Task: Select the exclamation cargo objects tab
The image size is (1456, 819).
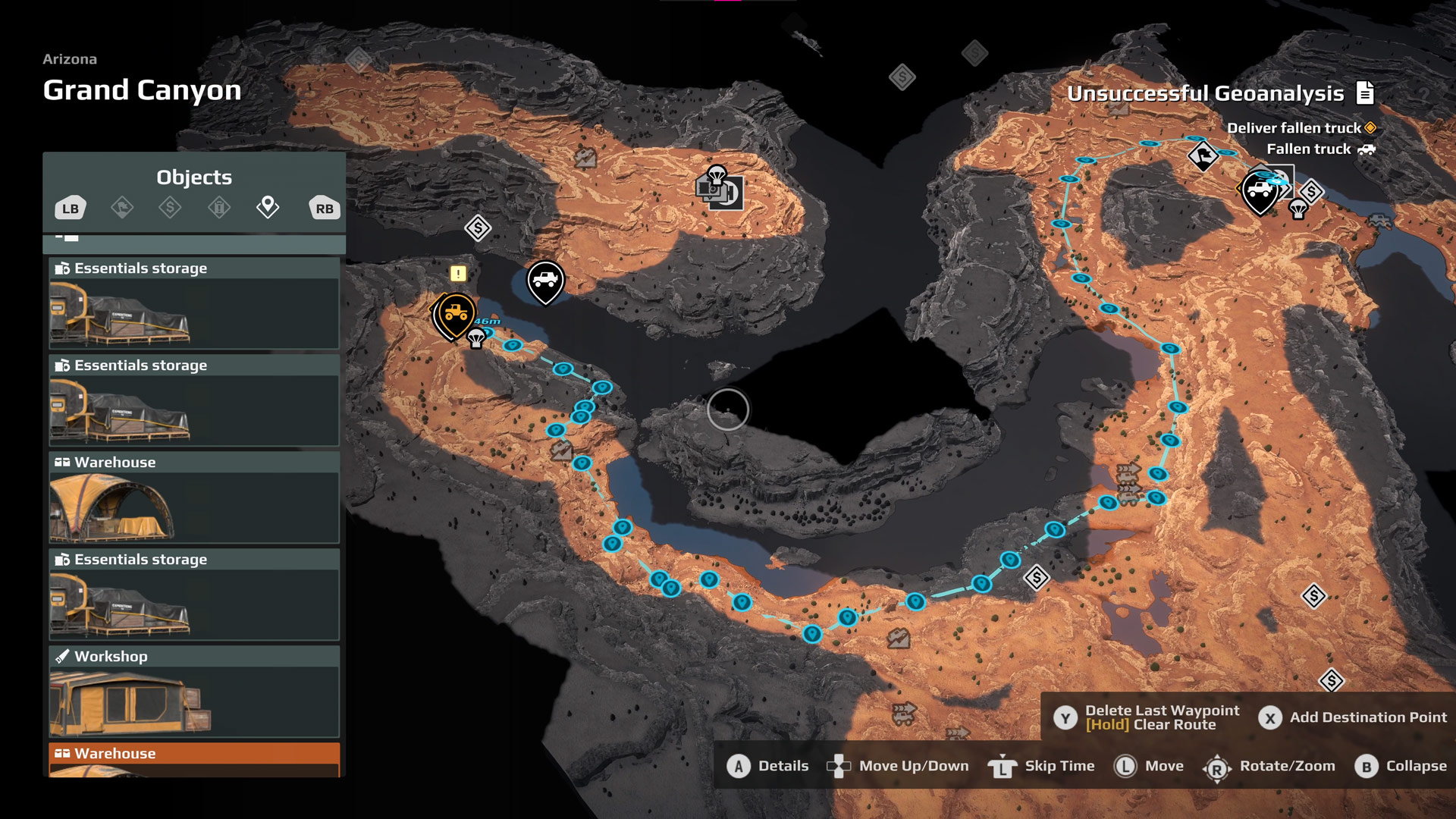Action: pyautogui.click(x=219, y=207)
